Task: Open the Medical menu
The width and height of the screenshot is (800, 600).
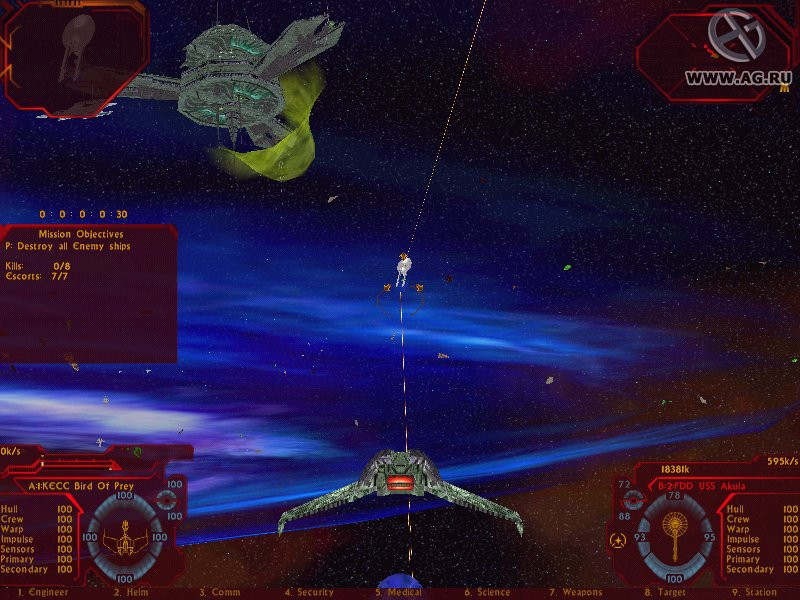Action: [398, 593]
